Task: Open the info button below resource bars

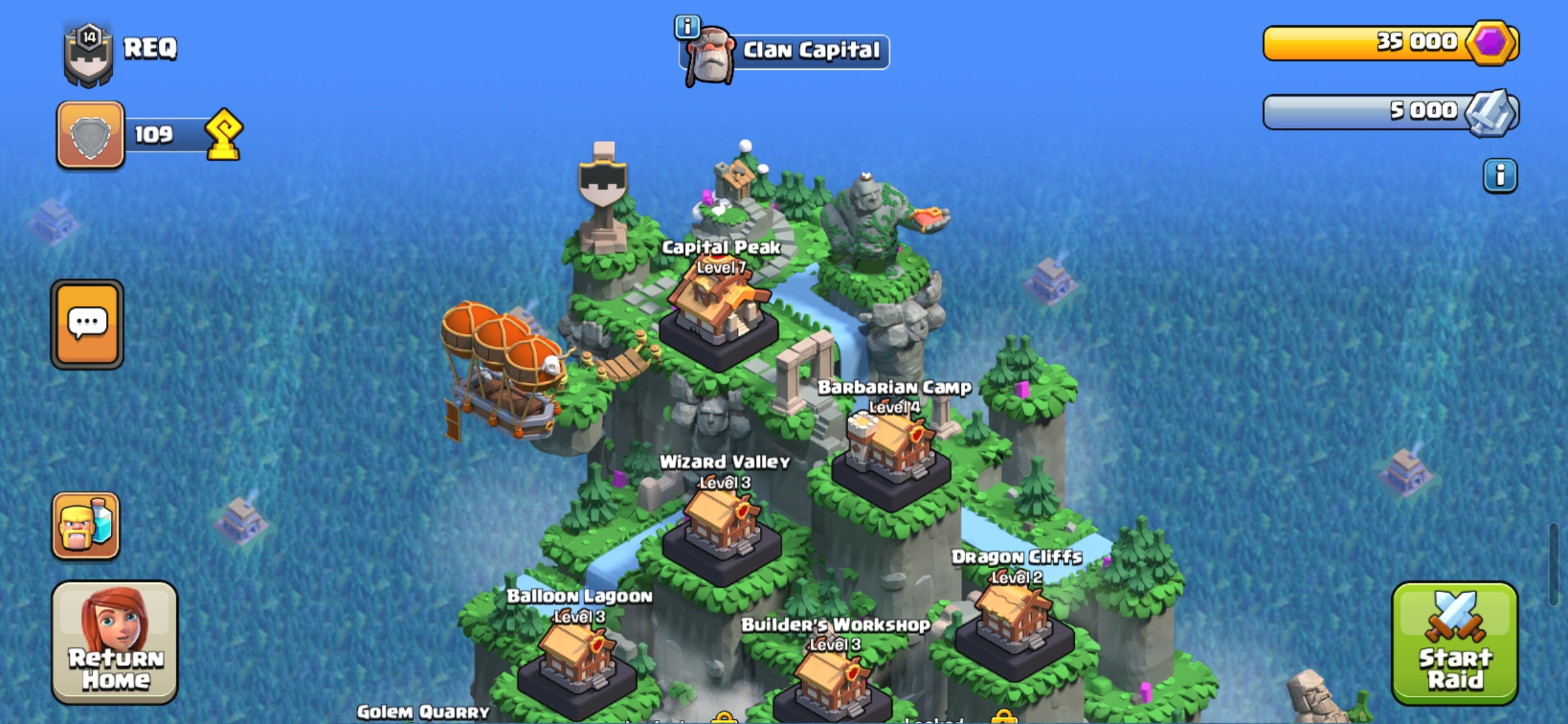Action: [1500, 176]
